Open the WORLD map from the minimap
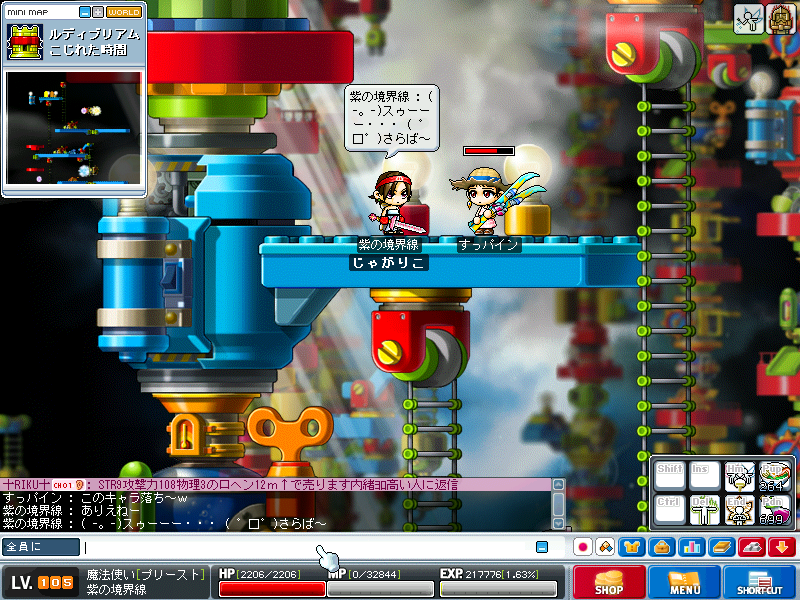The height and width of the screenshot is (600, 800). coord(124,12)
